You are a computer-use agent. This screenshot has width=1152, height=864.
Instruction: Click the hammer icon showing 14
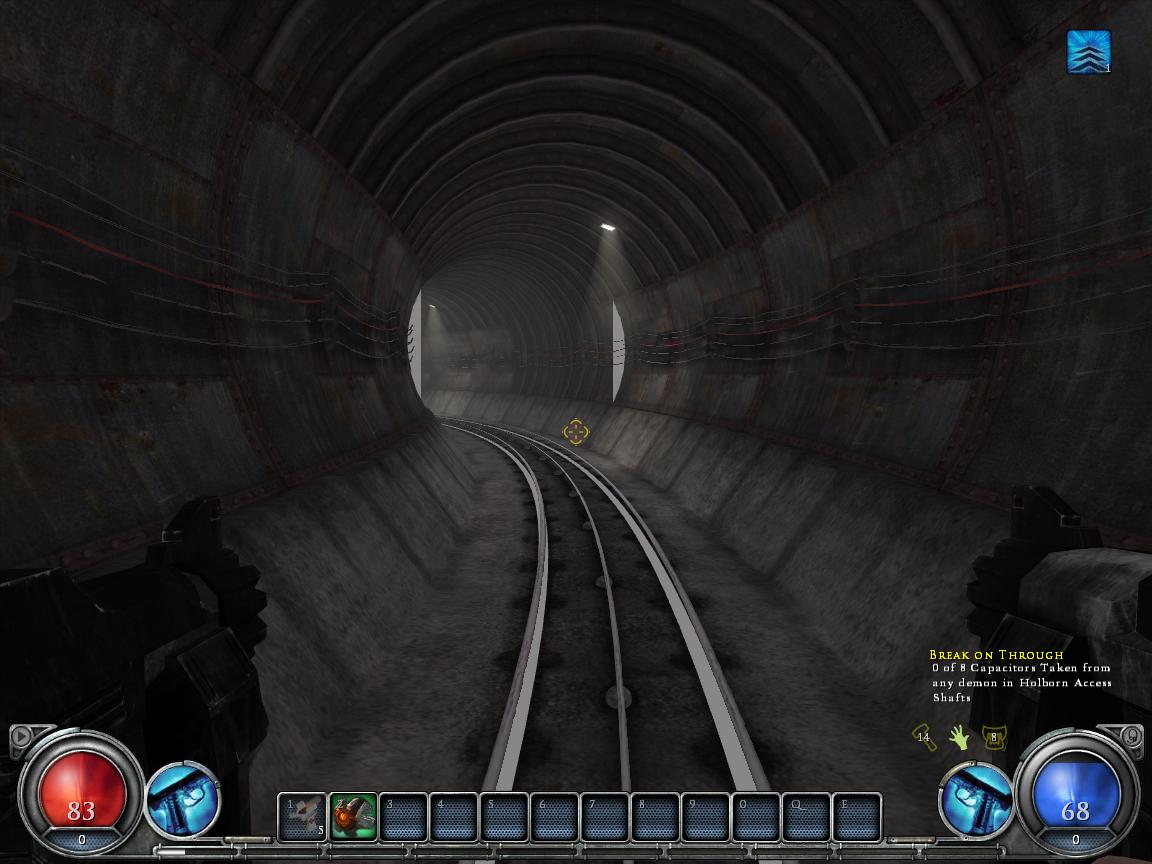point(924,738)
